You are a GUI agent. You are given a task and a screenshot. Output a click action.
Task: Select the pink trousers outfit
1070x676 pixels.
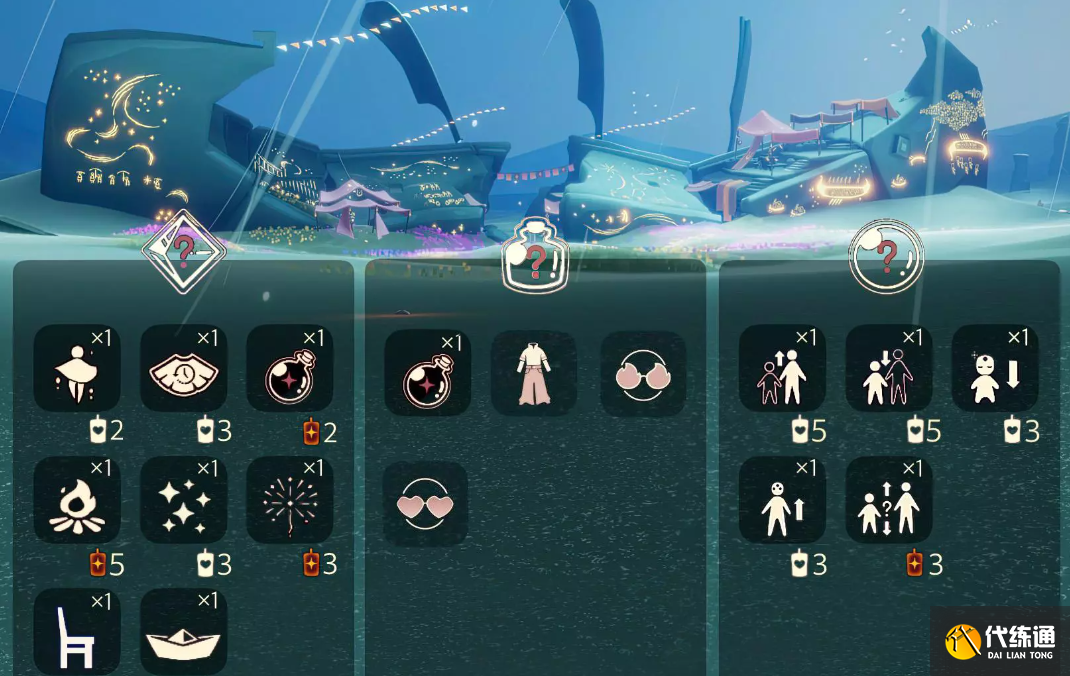coord(534,373)
